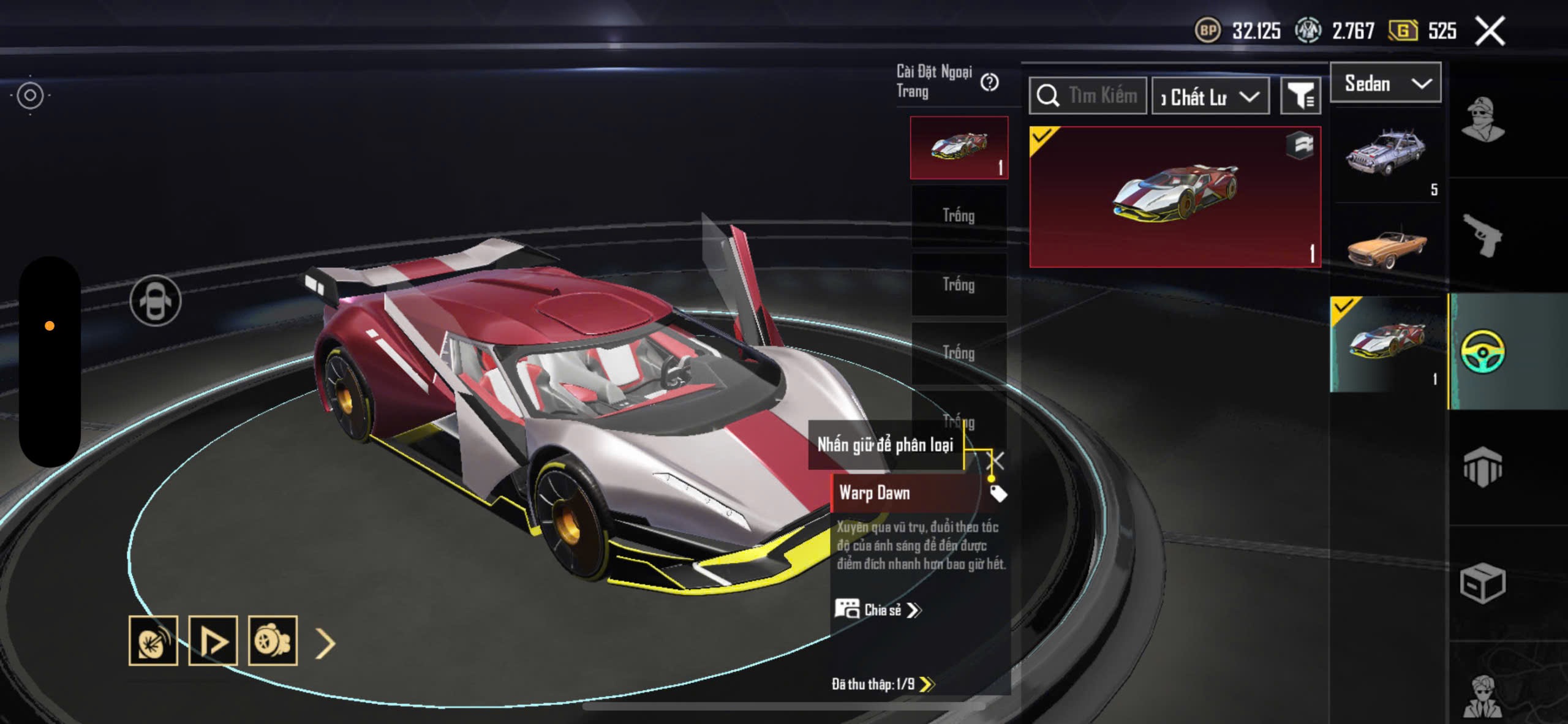Click the help question mark icon
1568x724 pixels.
coord(989,82)
